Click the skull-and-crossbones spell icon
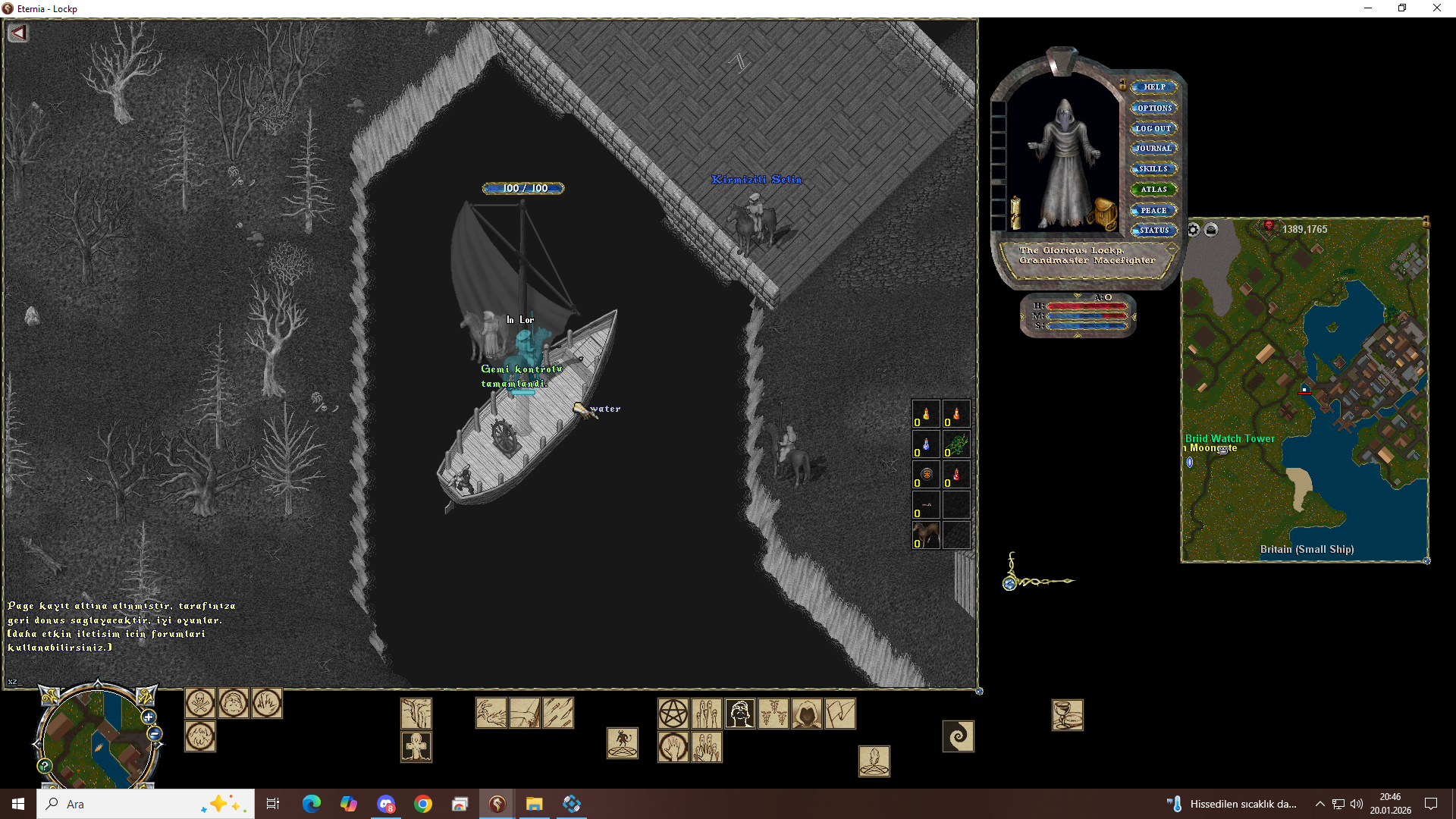This screenshot has width=1456, height=819. click(x=200, y=704)
